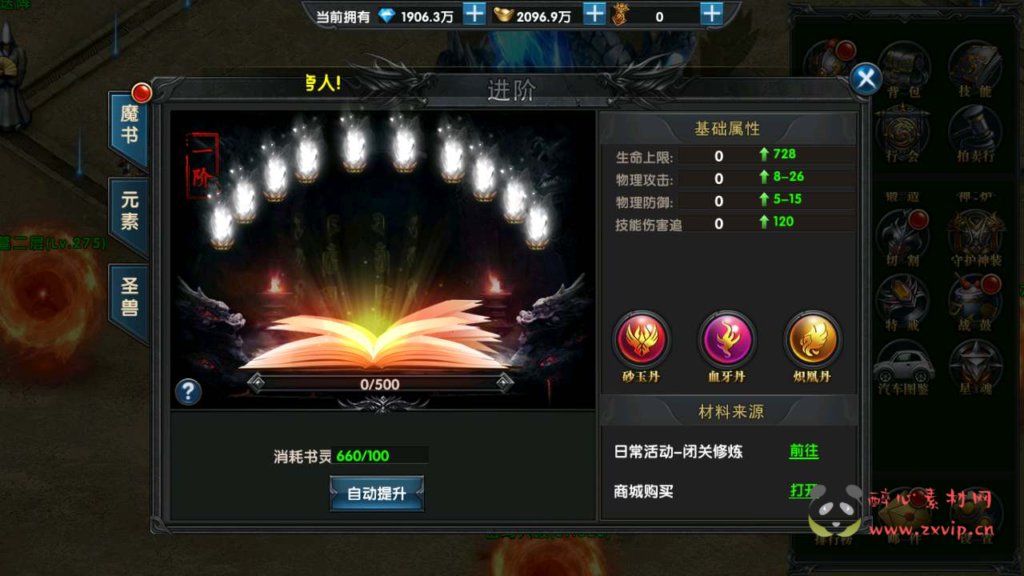The image size is (1024, 576).
Task: Open the 汽车图鉴 car collection icon
Action: (x=902, y=367)
